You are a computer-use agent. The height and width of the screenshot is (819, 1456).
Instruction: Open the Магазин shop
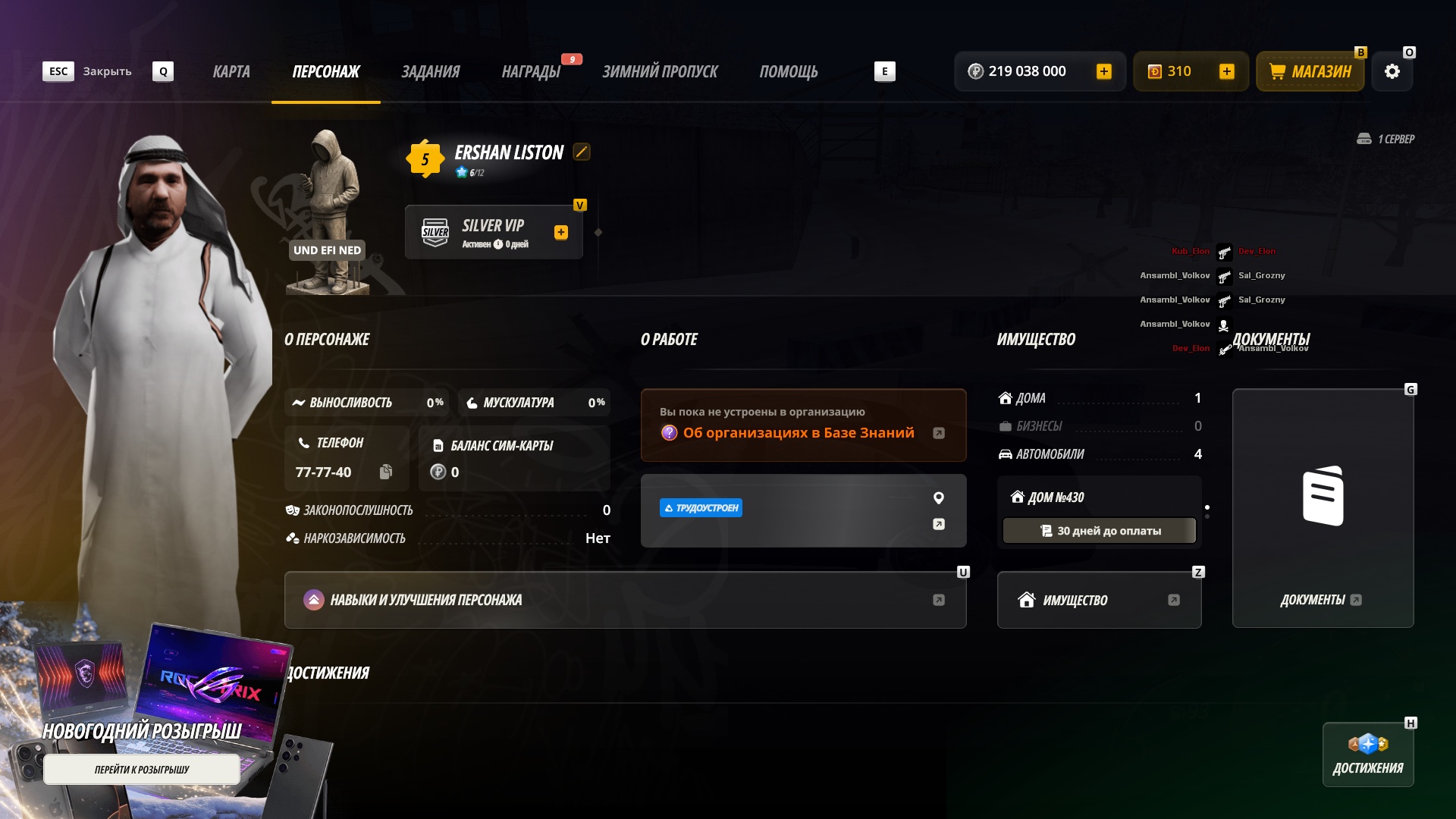[x=1310, y=71]
